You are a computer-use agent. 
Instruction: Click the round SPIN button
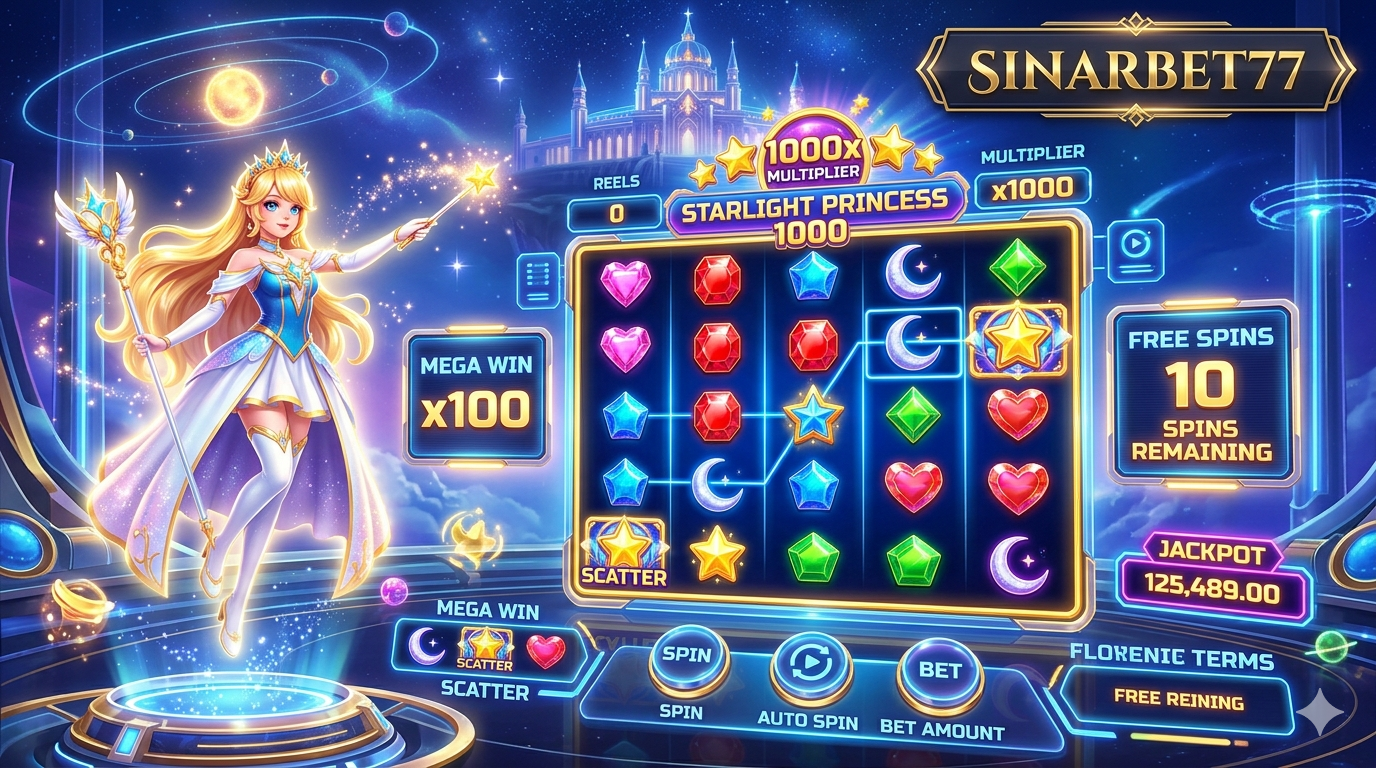[x=688, y=660]
